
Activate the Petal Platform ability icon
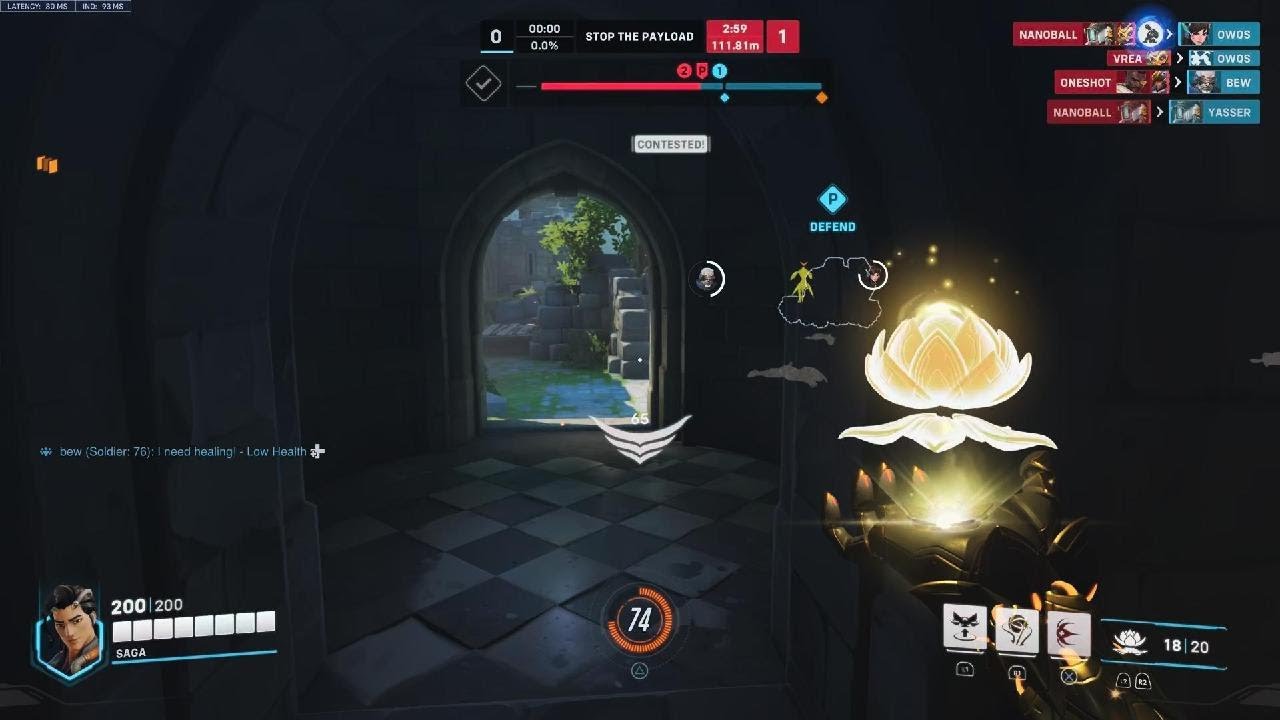pyautogui.click(x=965, y=629)
